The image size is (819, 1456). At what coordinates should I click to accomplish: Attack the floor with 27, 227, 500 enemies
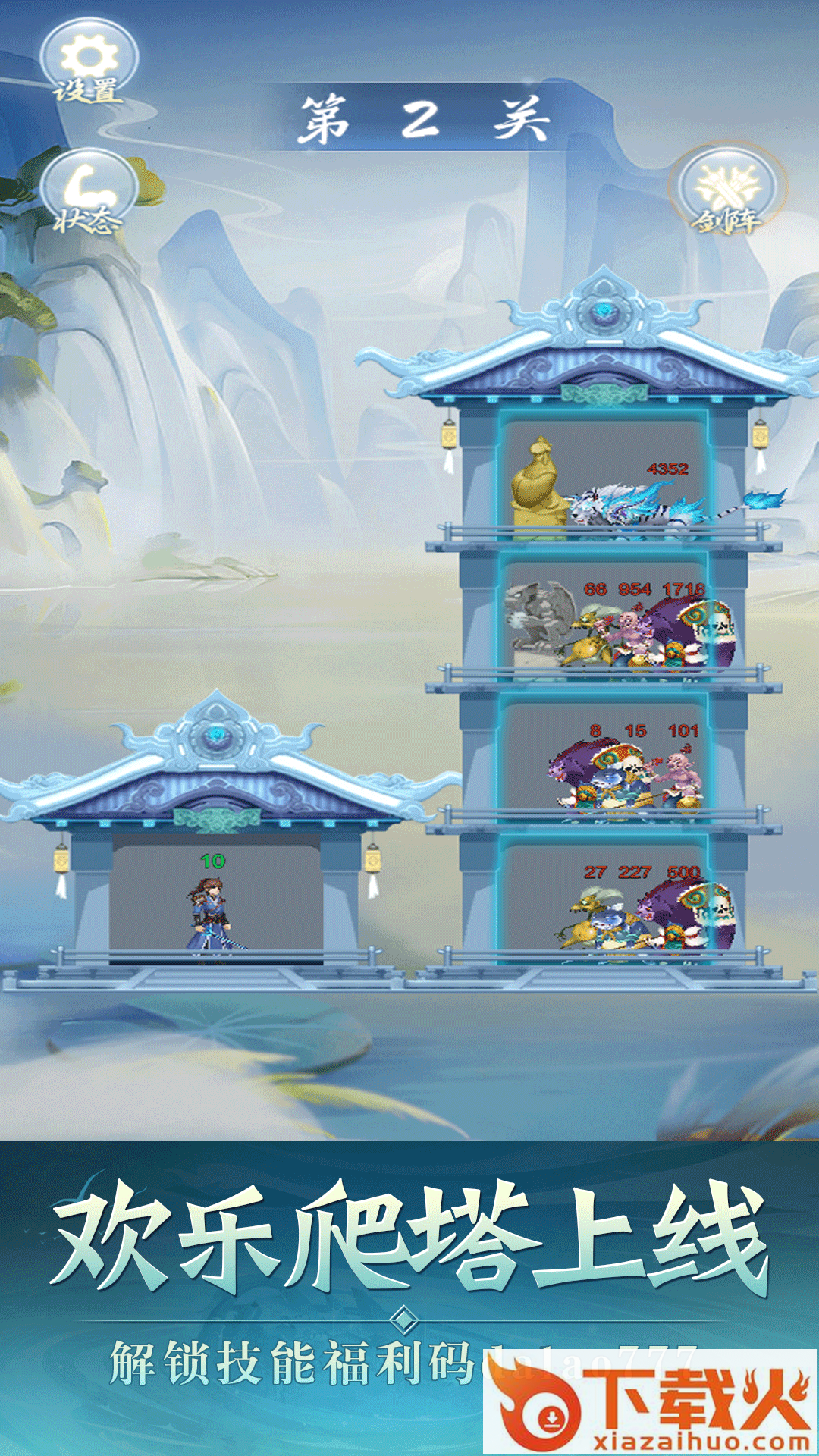(x=604, y=902)
